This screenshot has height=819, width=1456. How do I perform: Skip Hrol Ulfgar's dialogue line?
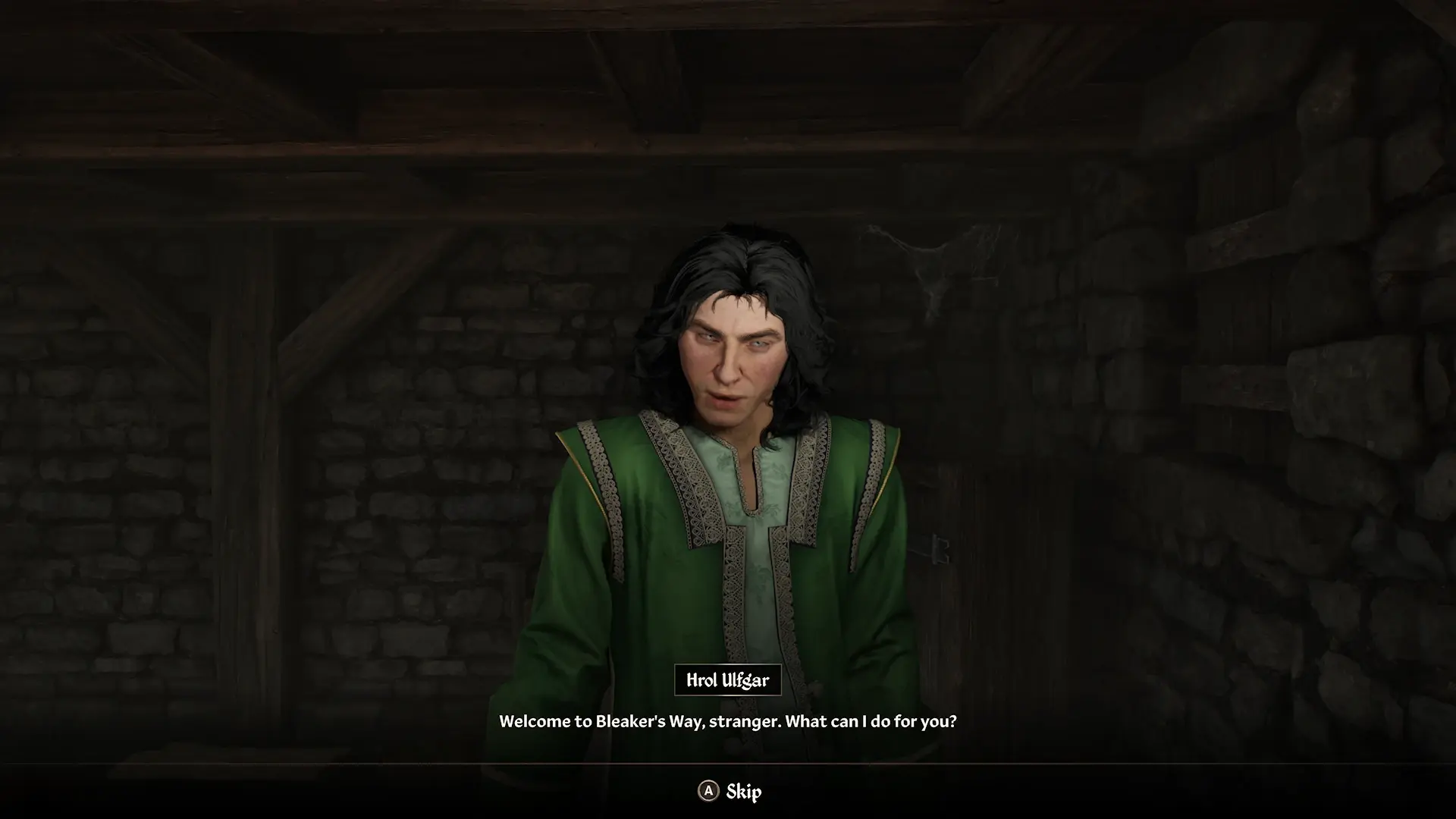point(730,792)
